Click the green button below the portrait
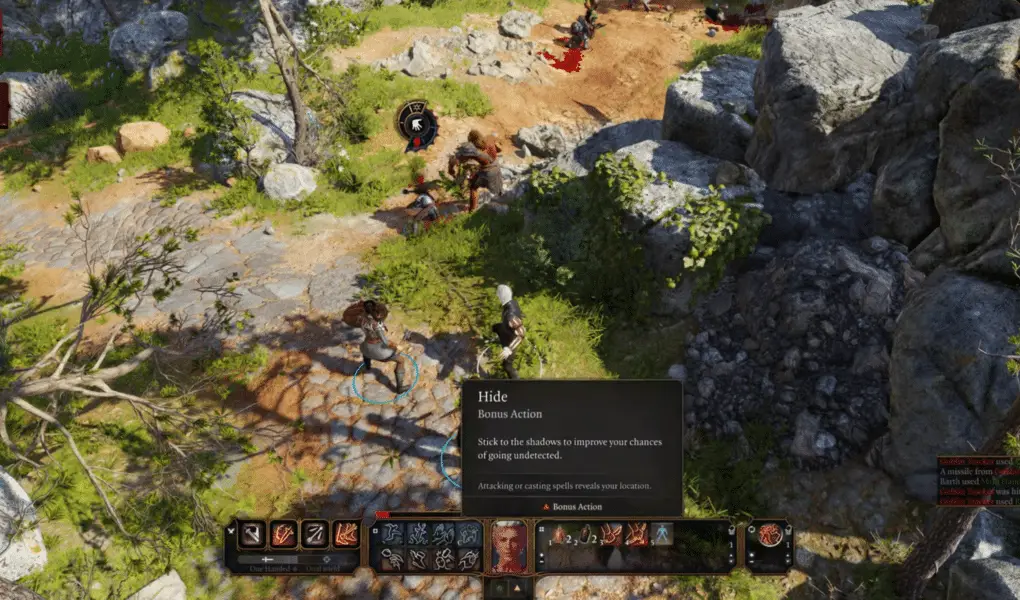This screenshot has width=1020, height=600. pos(499,588)
